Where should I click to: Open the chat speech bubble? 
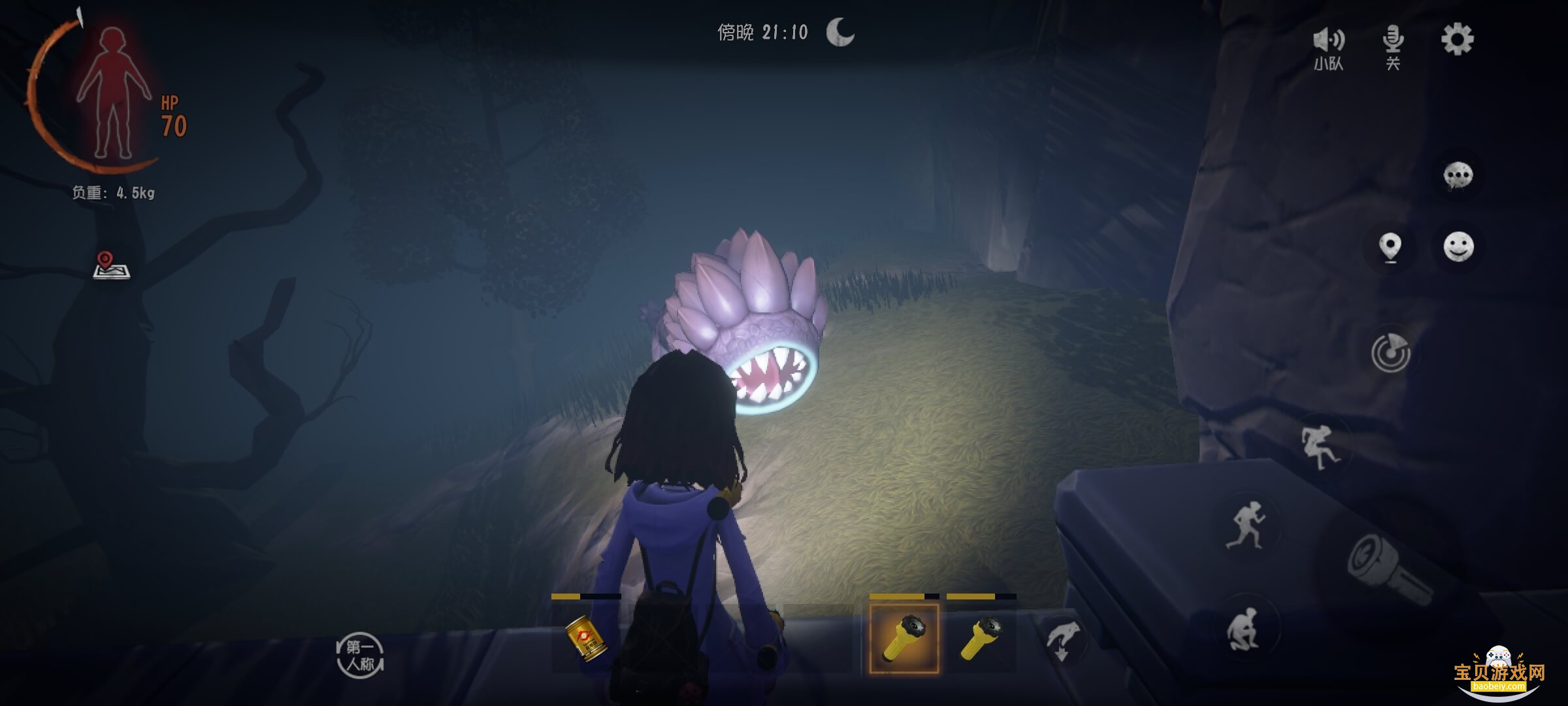click(1458, 176)
